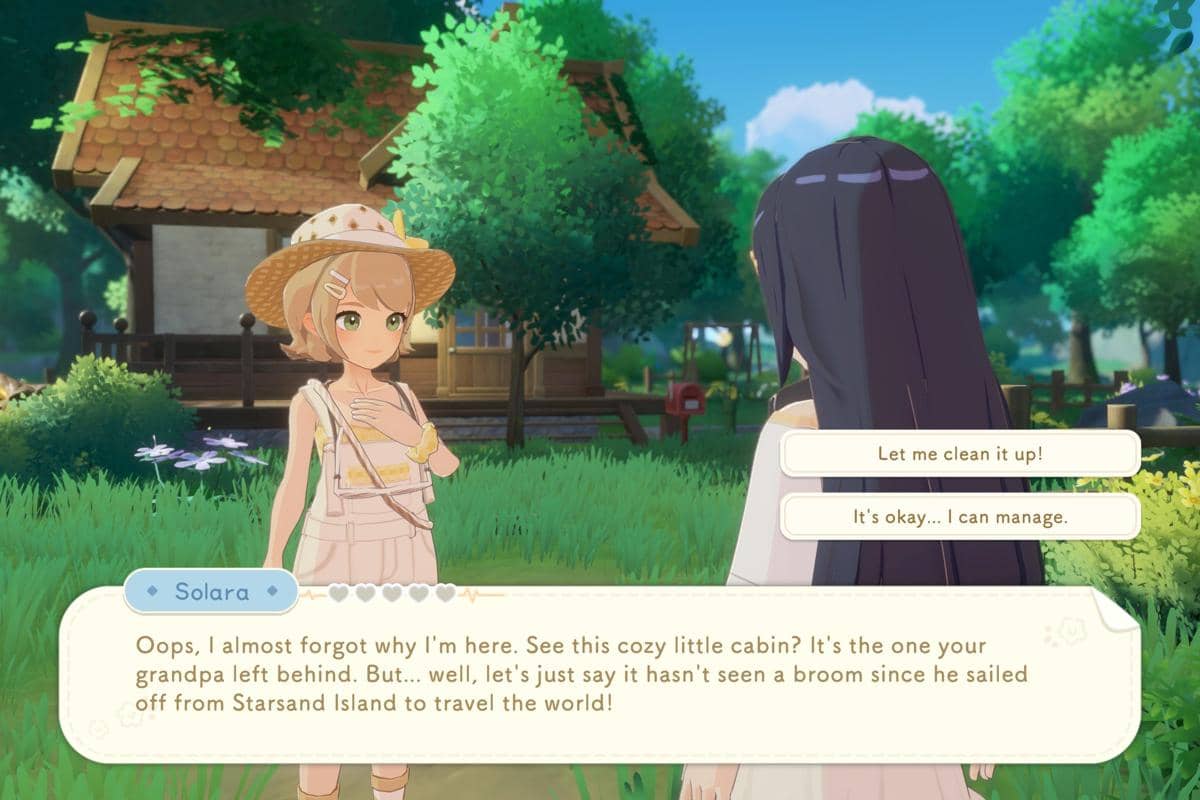Select "It's okay... I can manage." response
The image size is (1200, 800).
point(960,517)
